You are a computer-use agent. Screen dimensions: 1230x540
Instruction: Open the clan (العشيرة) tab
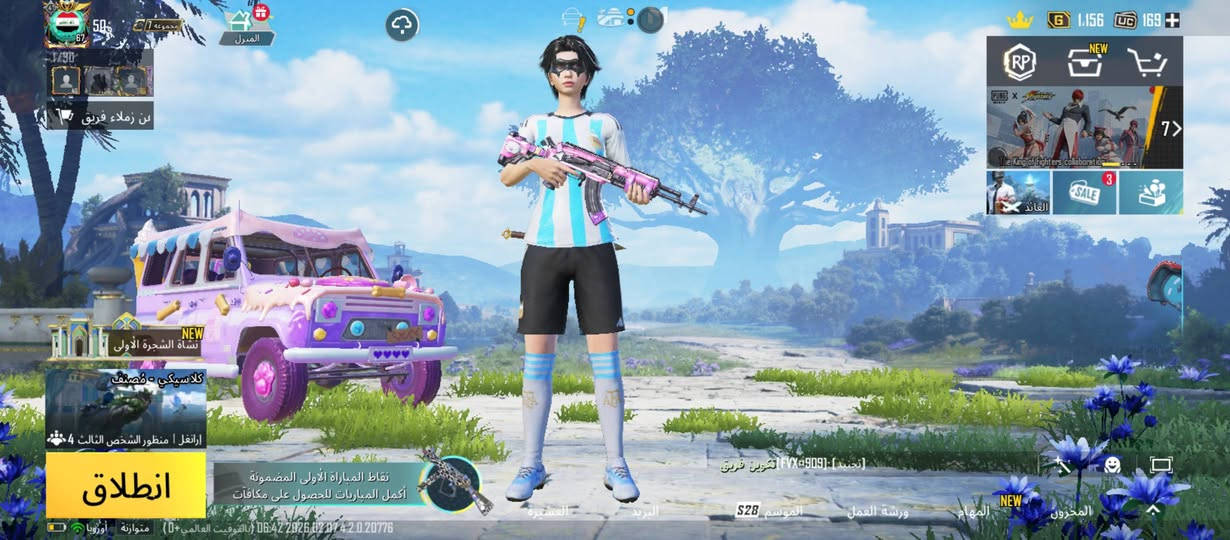pyautogui.click(x=547, y=511)
